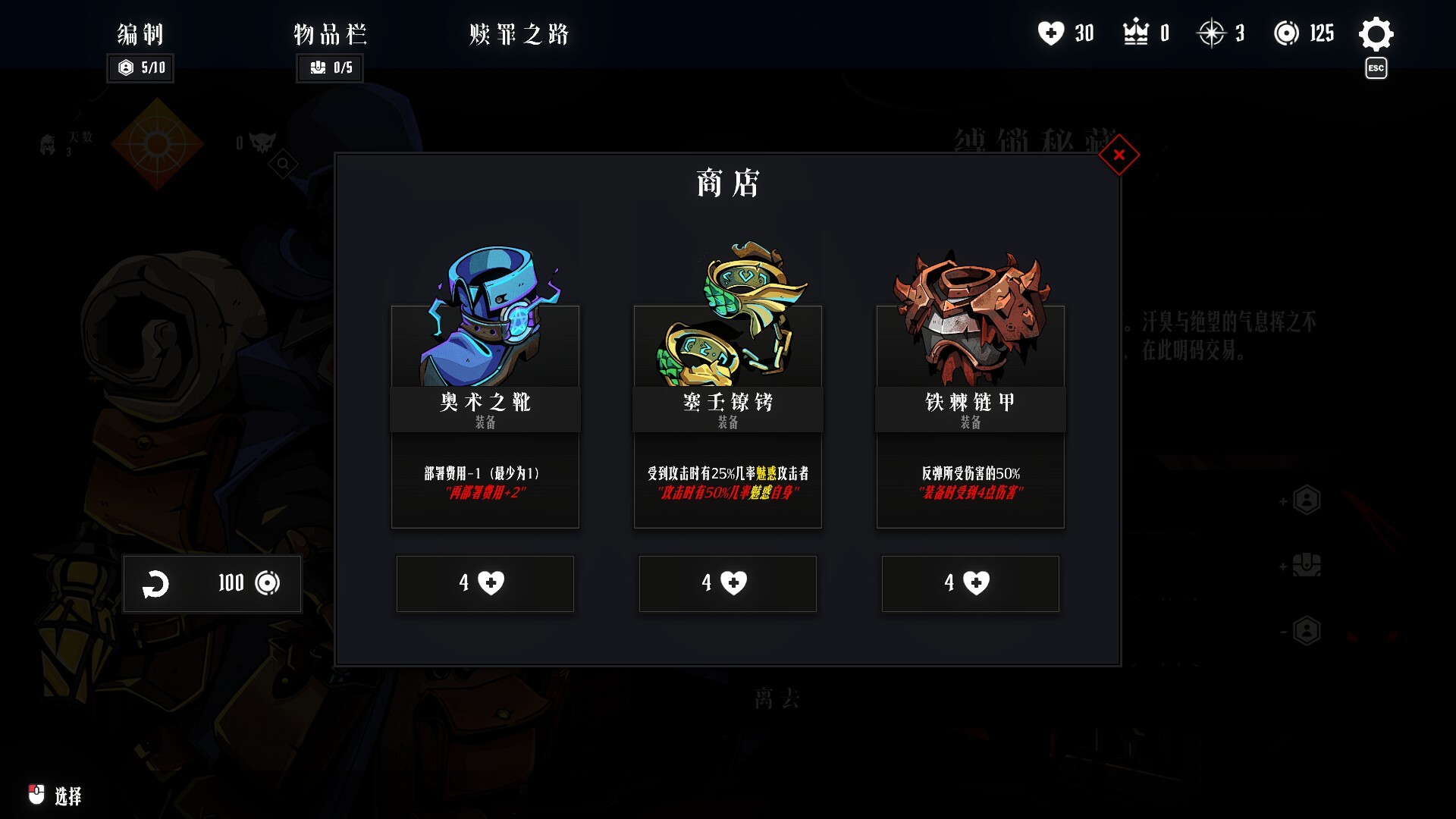Click the heart health counter icon
The image size is (1456, 819).
tap(1052, 33)
